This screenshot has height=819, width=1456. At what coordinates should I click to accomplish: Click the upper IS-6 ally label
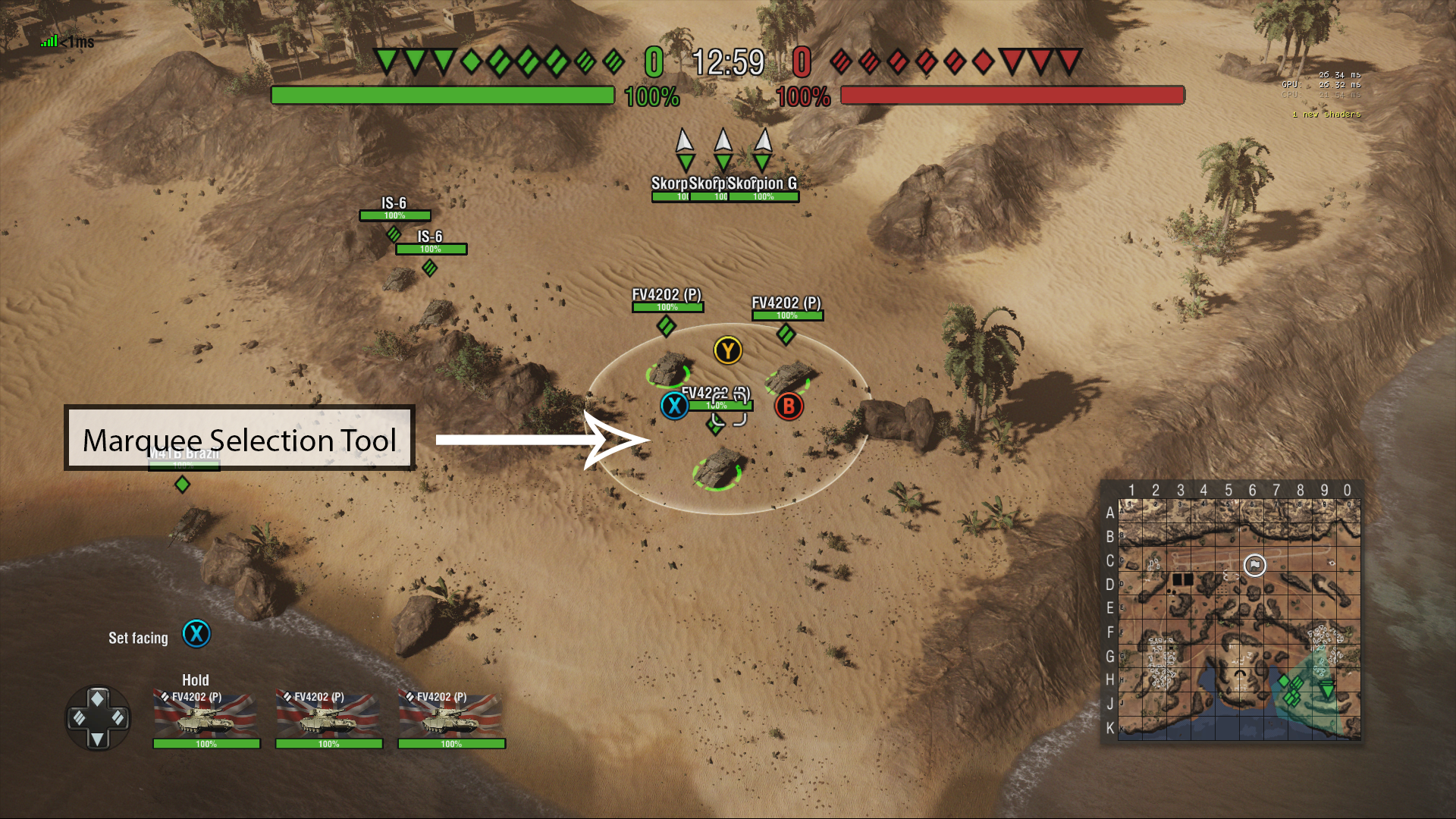[394, 203]
